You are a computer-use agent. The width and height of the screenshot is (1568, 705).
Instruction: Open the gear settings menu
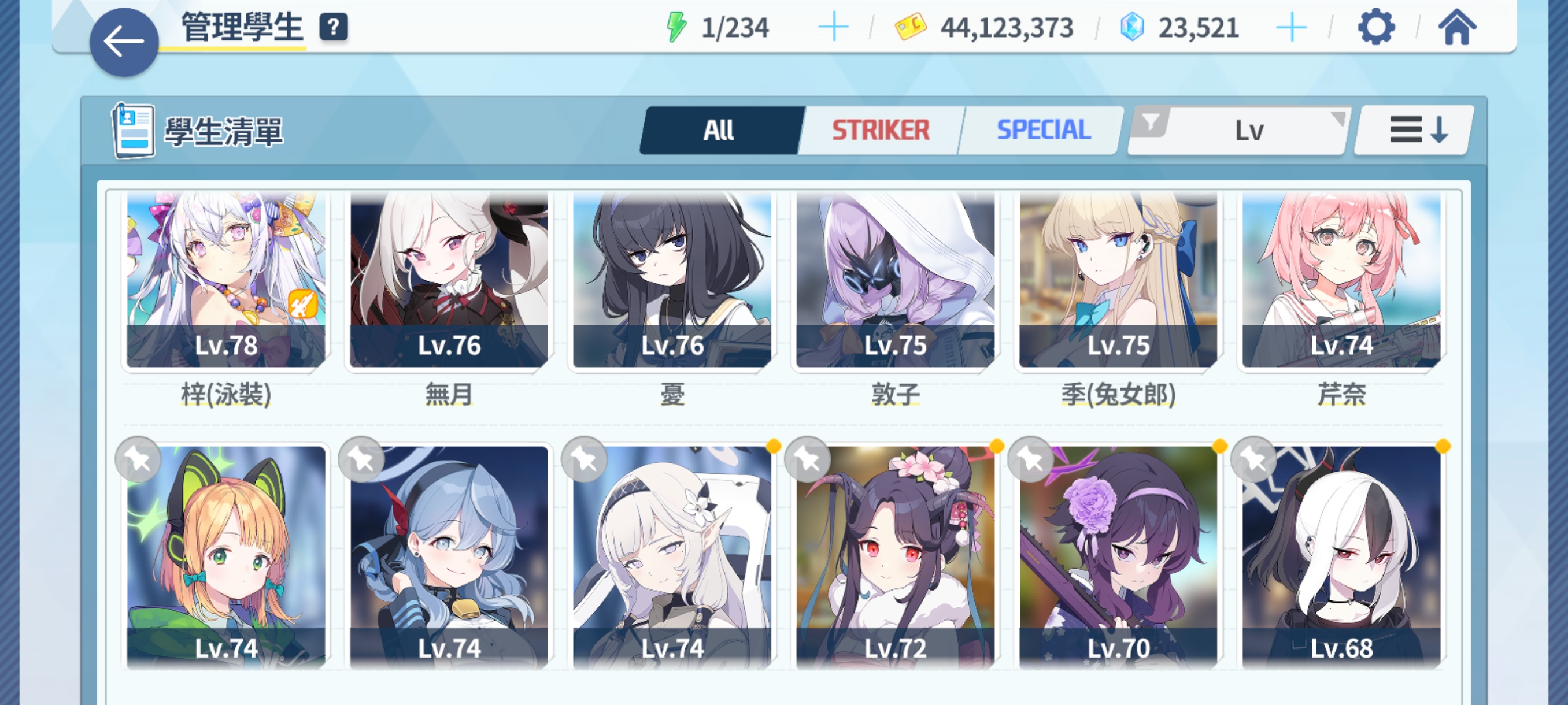tap(1375, 27)
